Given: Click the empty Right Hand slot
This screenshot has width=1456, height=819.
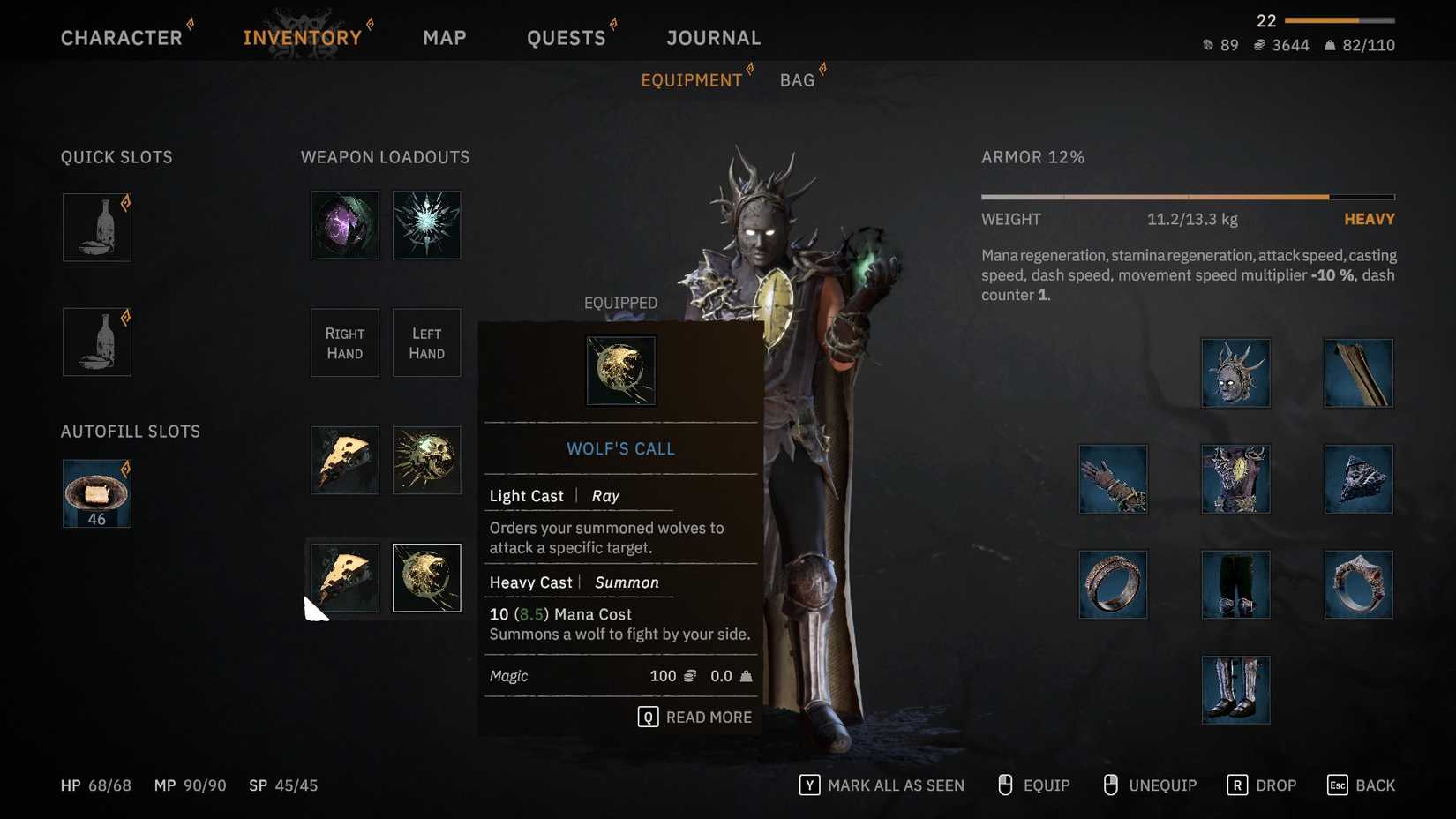Looking at the screenshot, I should [x=345, y=343].
